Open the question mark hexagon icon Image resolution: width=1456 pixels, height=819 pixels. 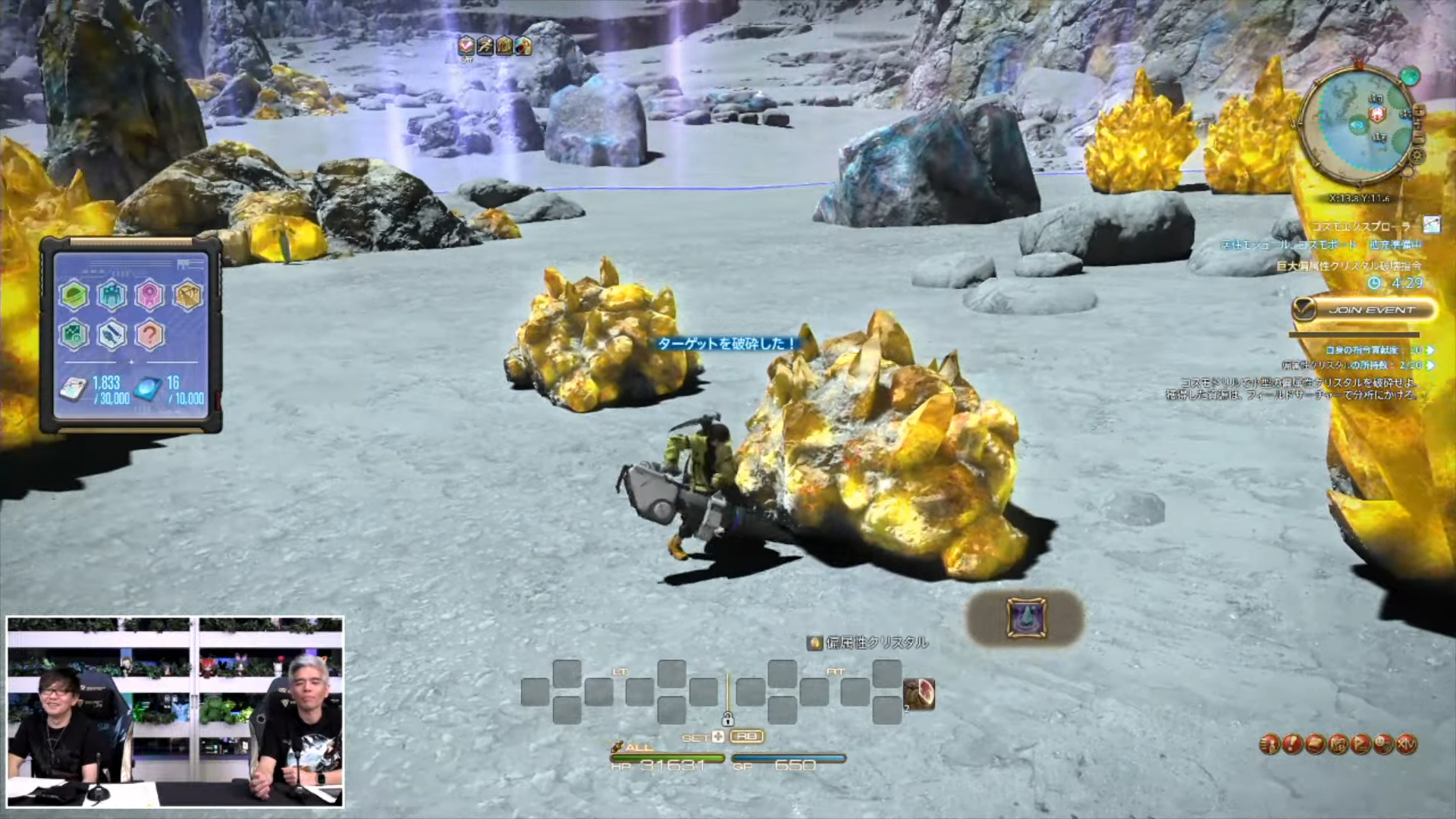[x=149, y=334]
